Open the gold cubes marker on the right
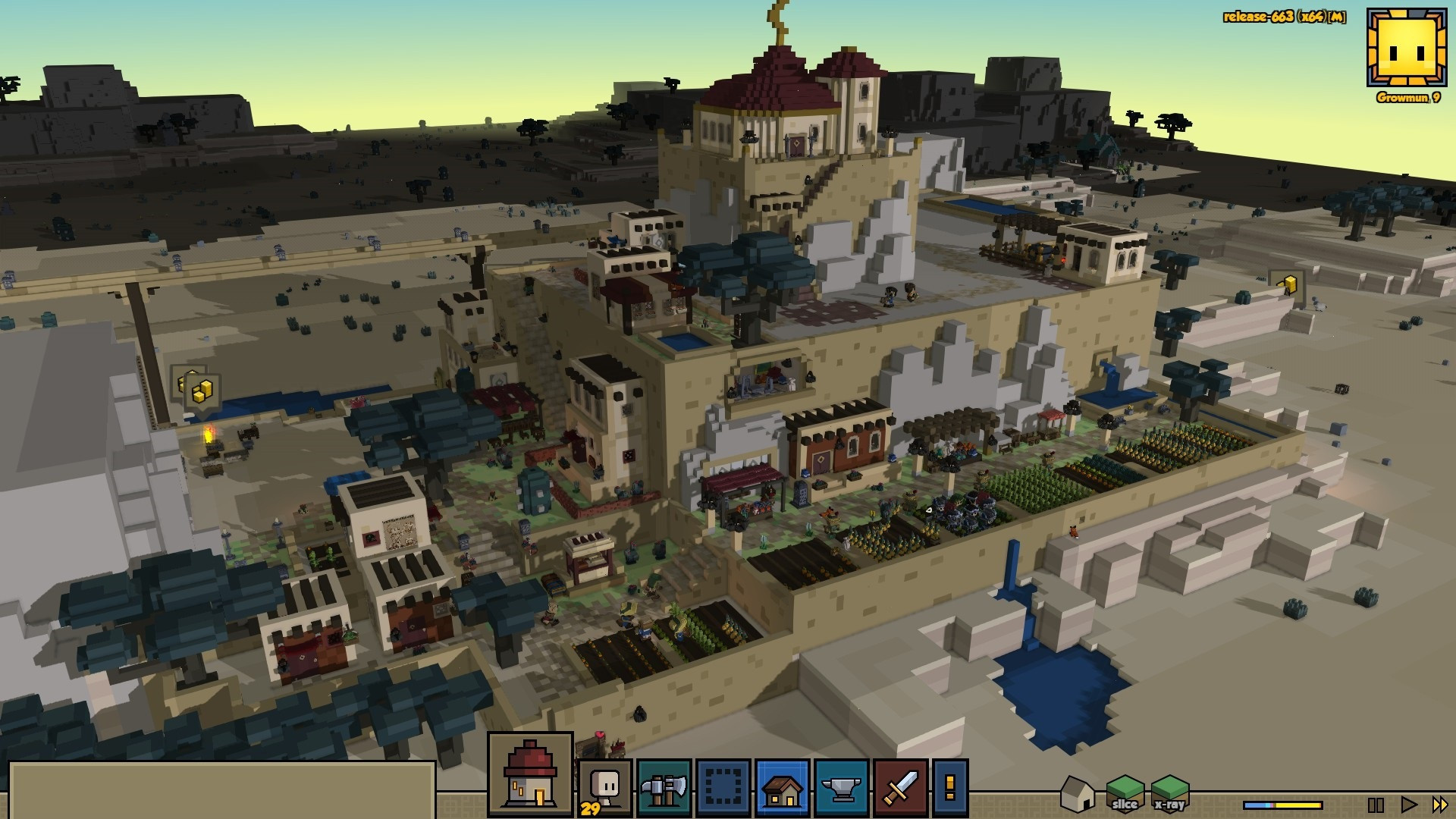Screen dimensions: 1456x819 [1288, 285]
